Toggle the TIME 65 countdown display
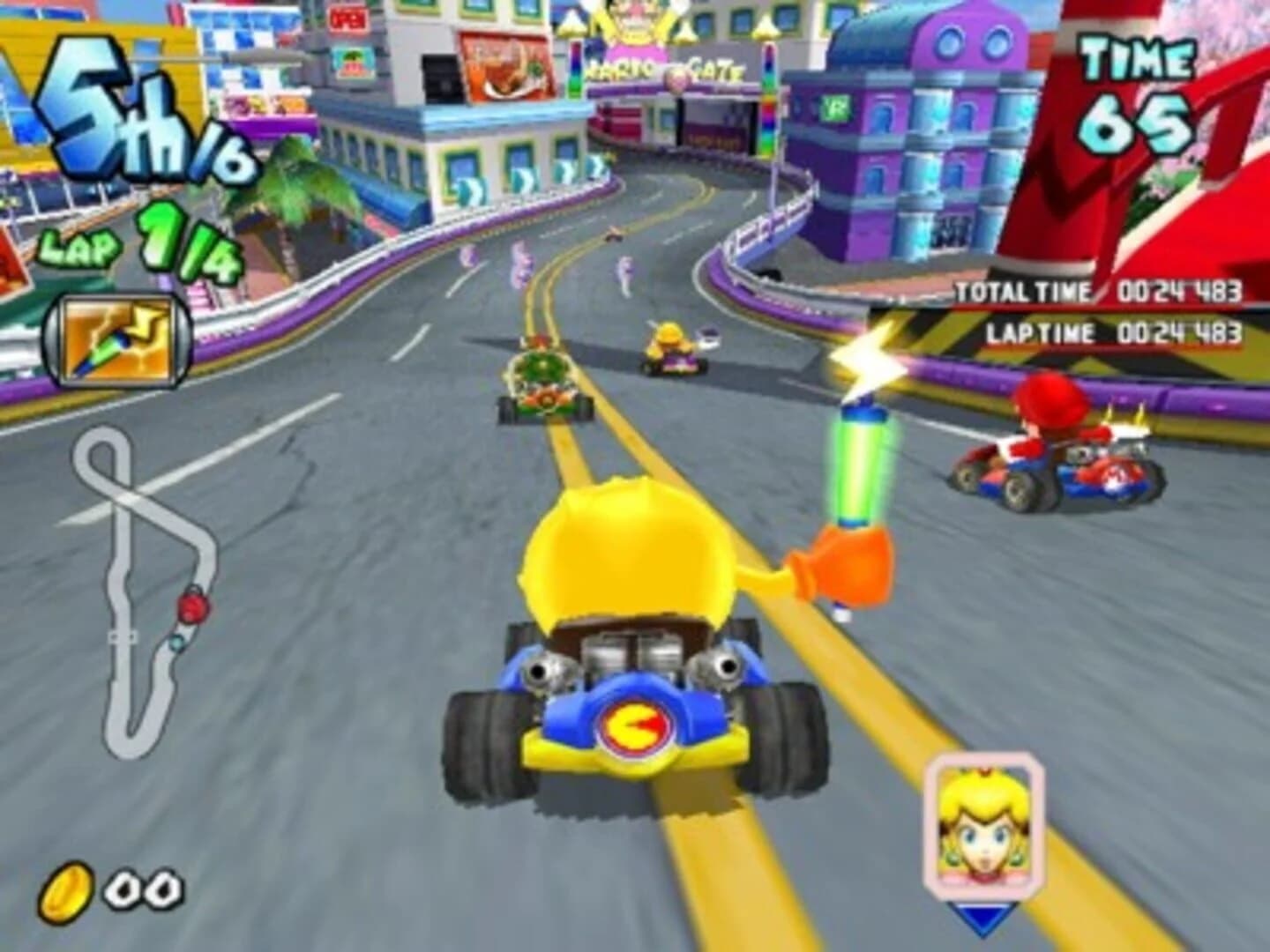The width and height of the screenshot is (1270, 952). click(x=1133, y=88)
